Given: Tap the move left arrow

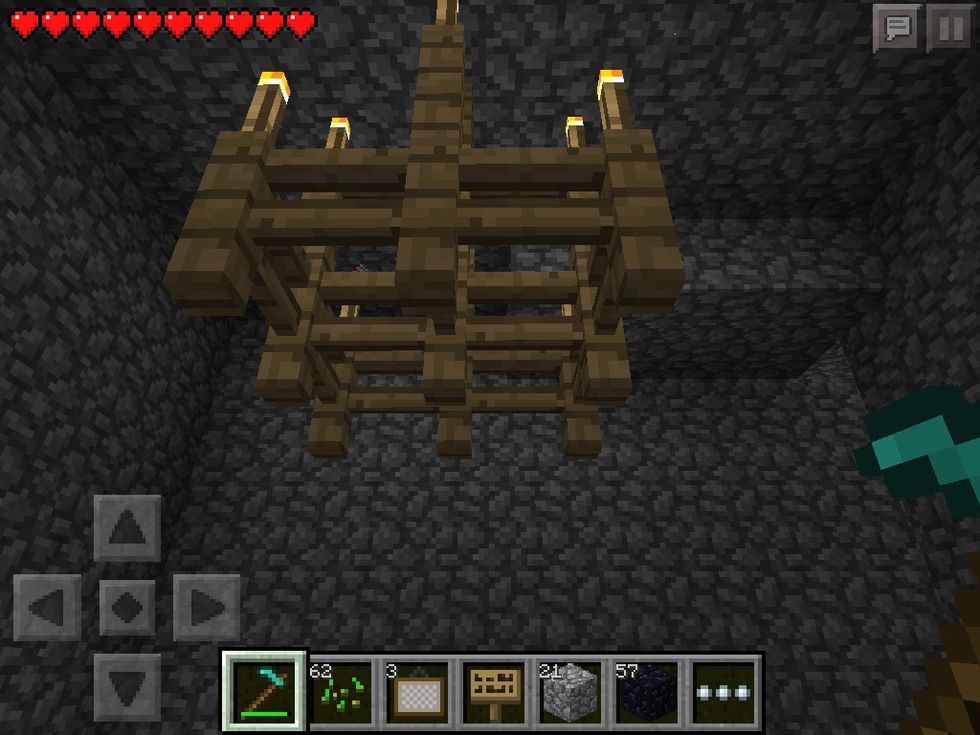Looking at the screenshot, I should pyautogui.click(x=47, y=607).
